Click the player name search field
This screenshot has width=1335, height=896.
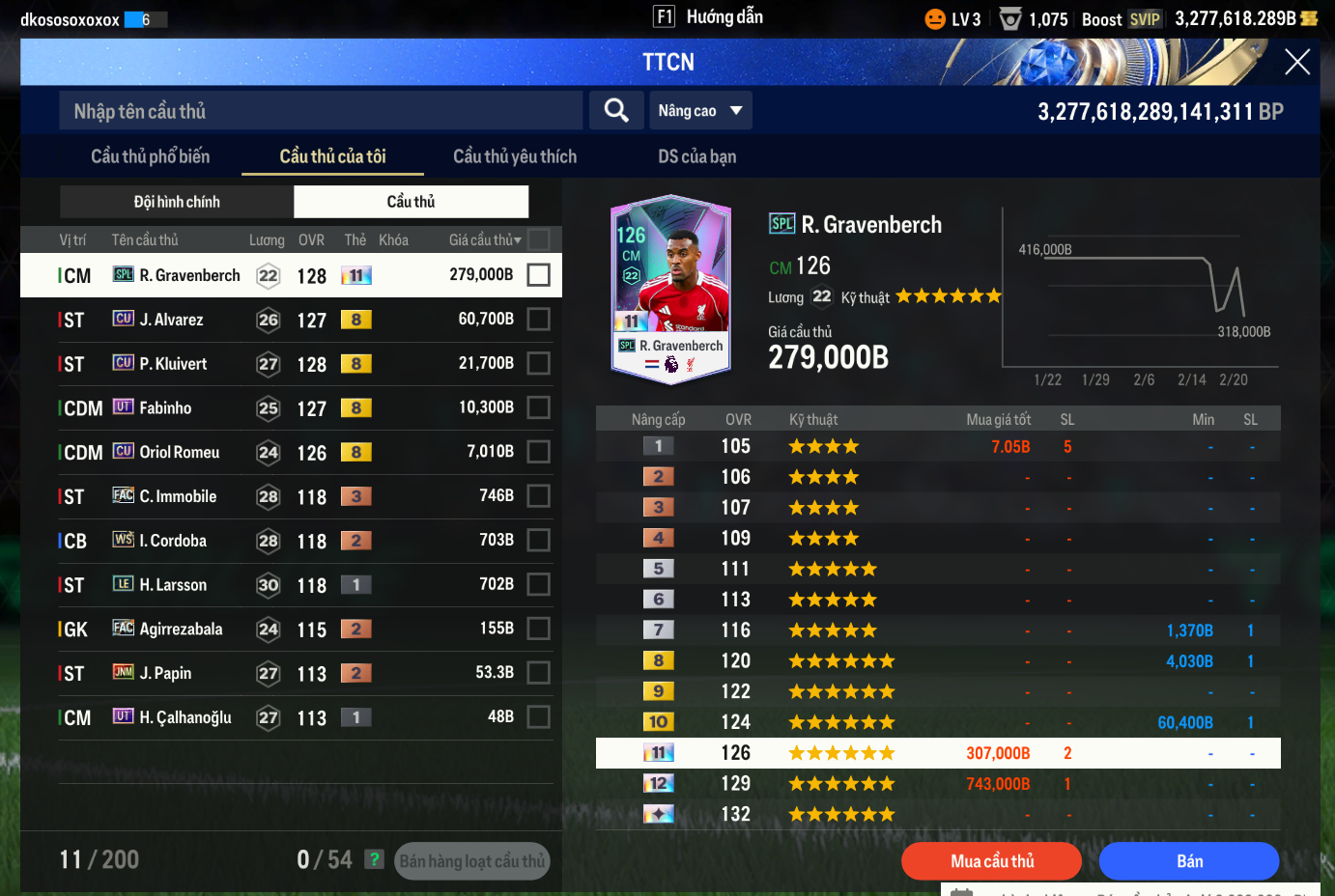point(322,111)
